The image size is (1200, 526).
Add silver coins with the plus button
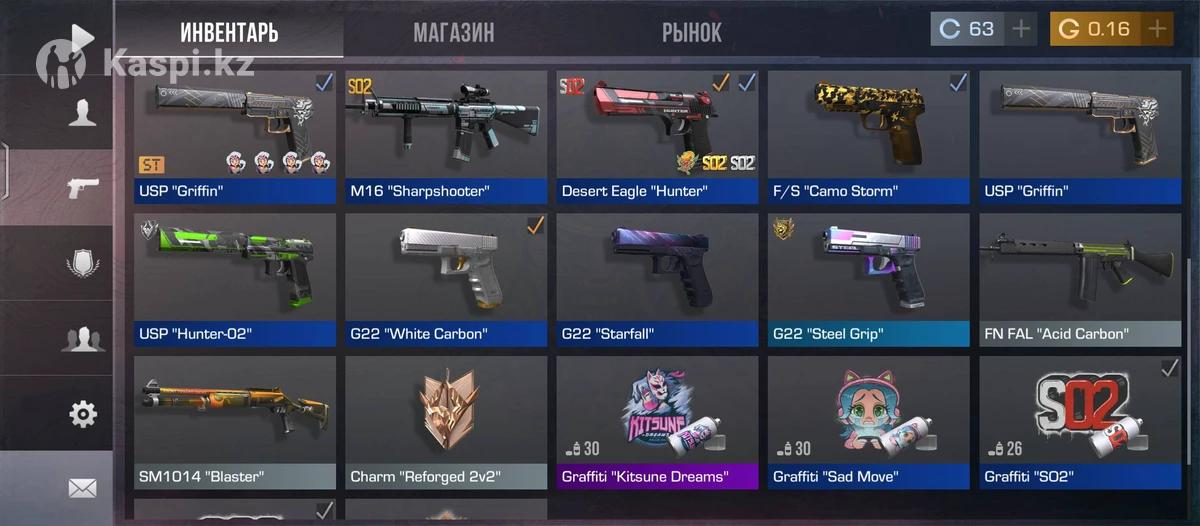(1021, 29)
